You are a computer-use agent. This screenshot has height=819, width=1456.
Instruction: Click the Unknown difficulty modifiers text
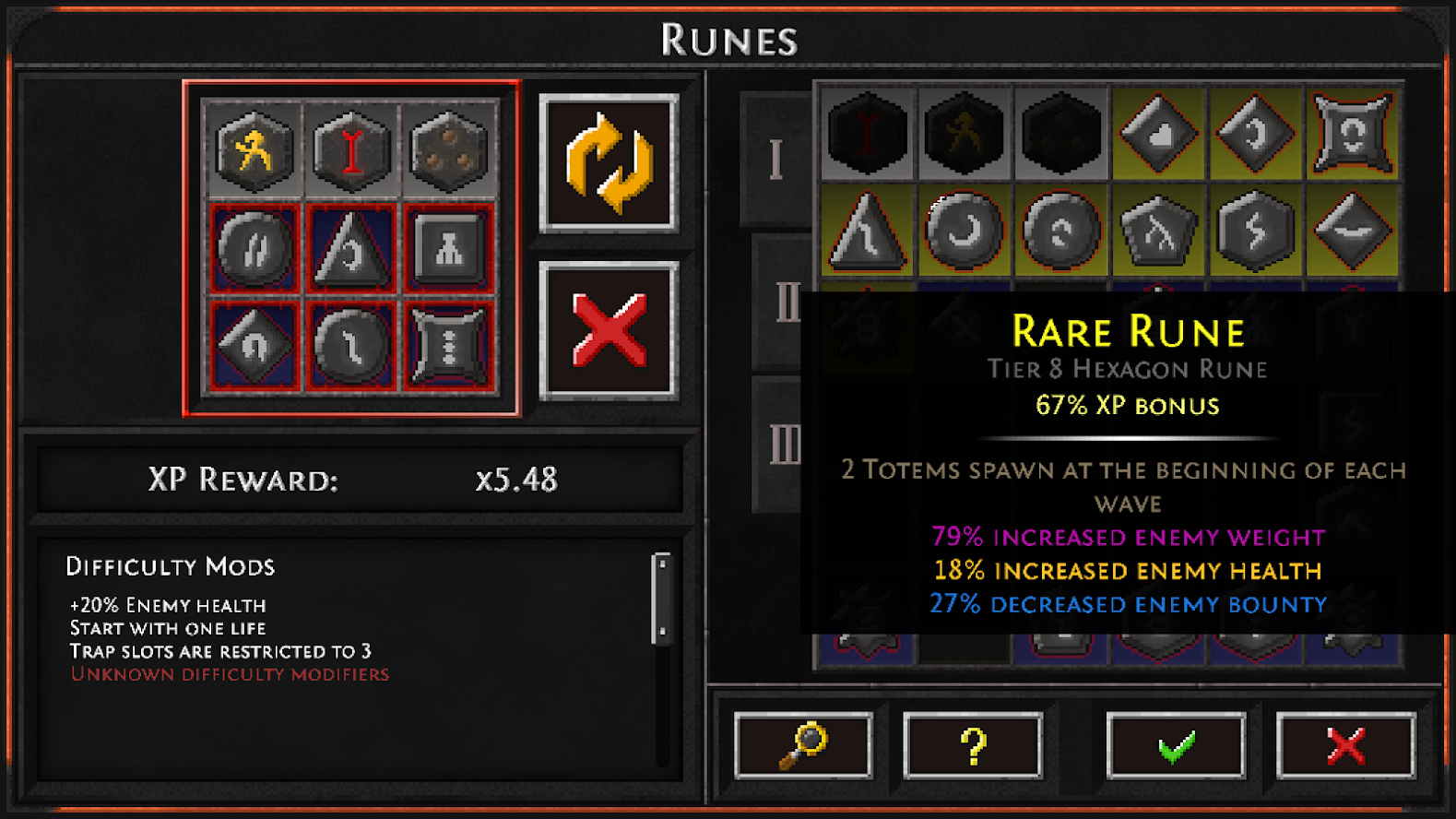229,674
